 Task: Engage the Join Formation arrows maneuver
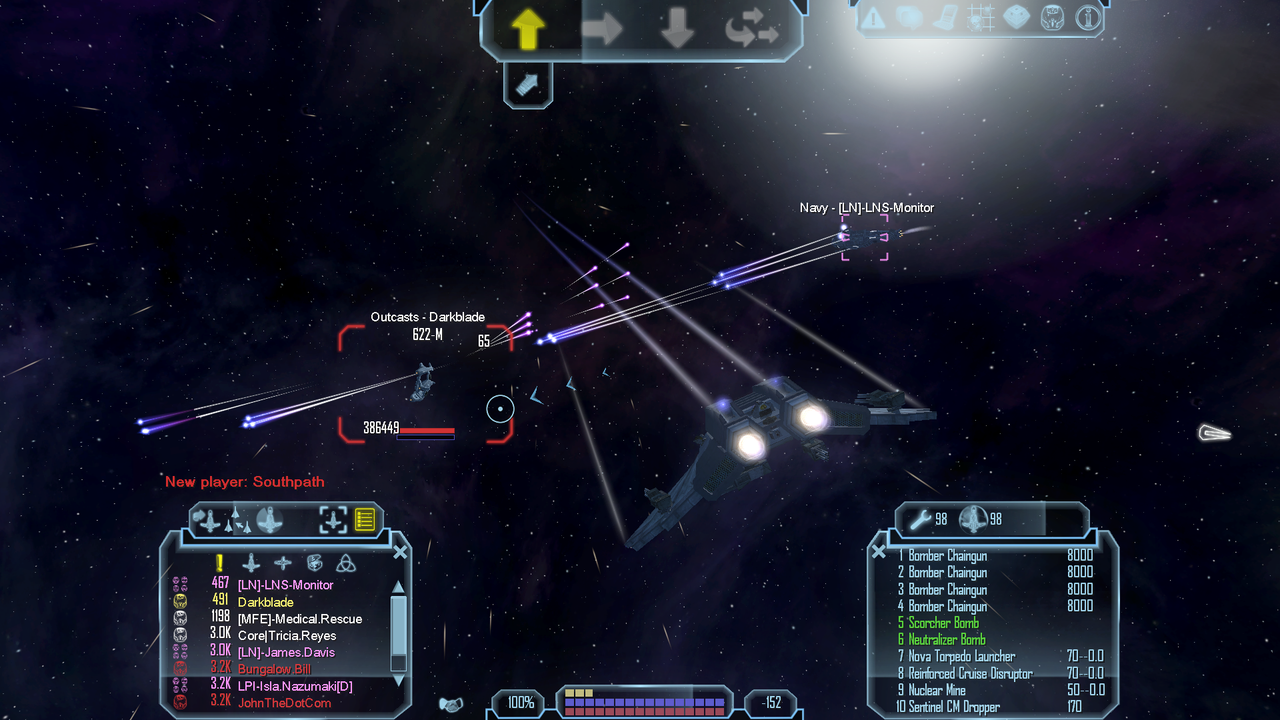click(752, 29)
